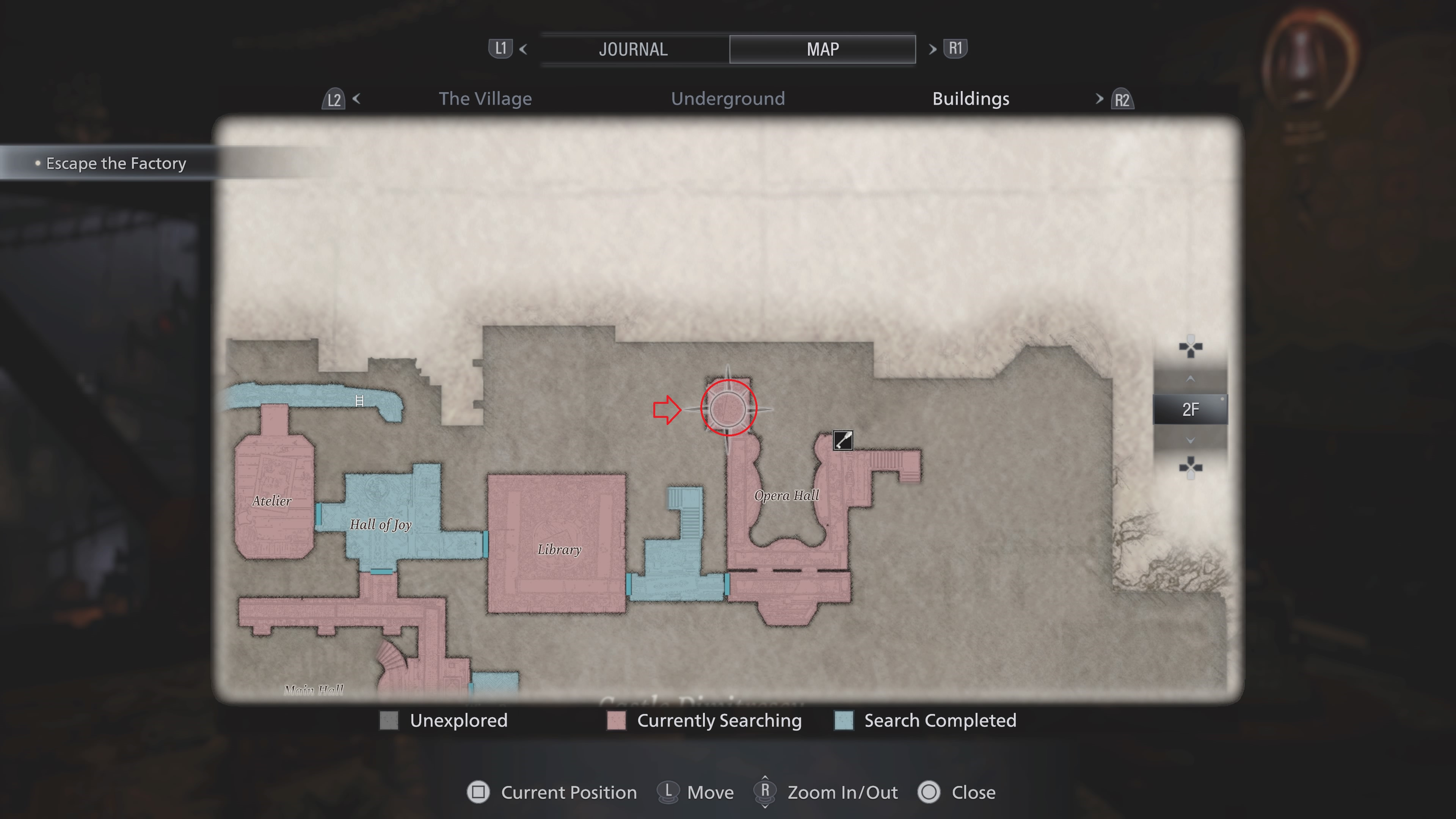Click the ladder icon on the upper walkway

(360, 401)
